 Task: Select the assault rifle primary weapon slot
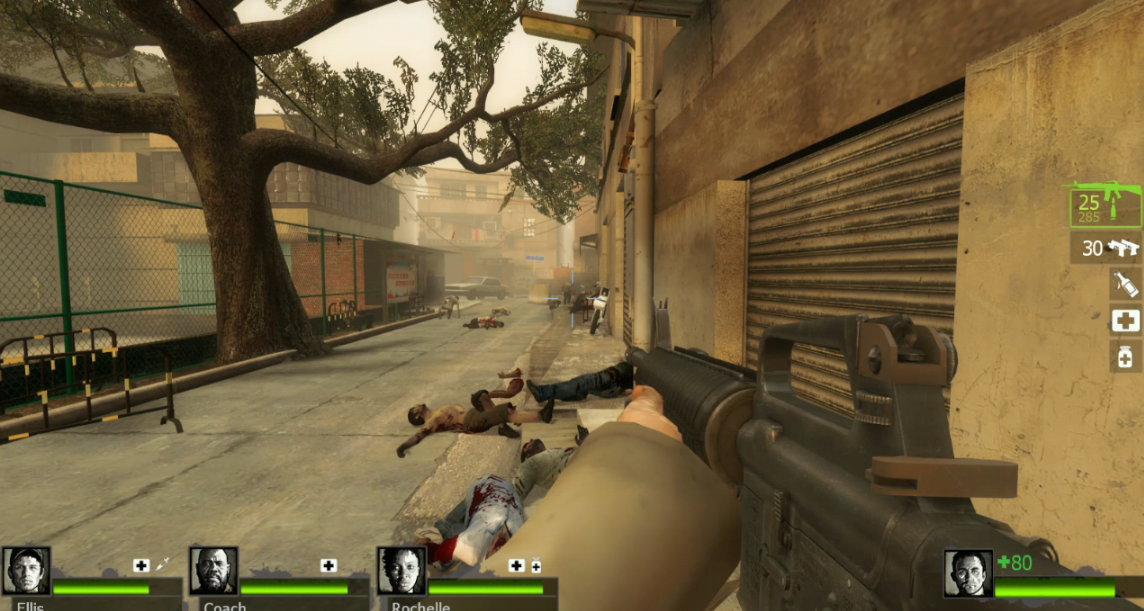pyautogui.click(x=1104, y=205)
